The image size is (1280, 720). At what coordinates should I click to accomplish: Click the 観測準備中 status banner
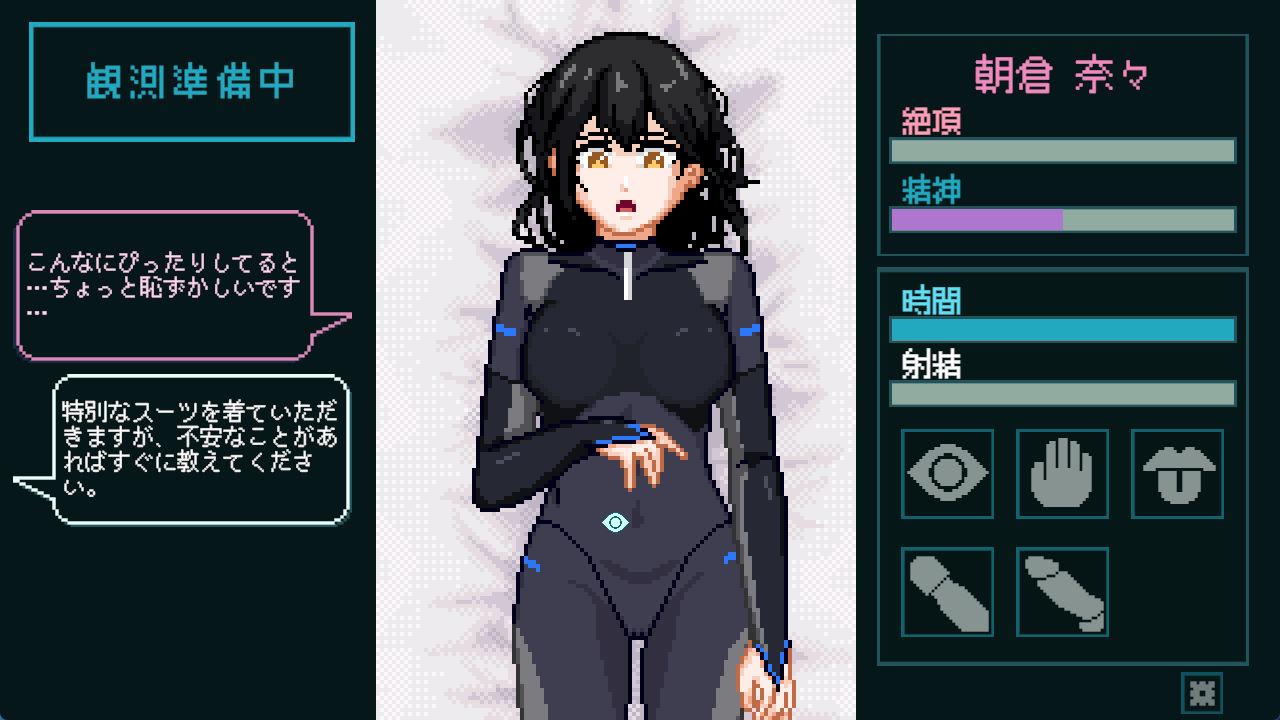point(191,80)
